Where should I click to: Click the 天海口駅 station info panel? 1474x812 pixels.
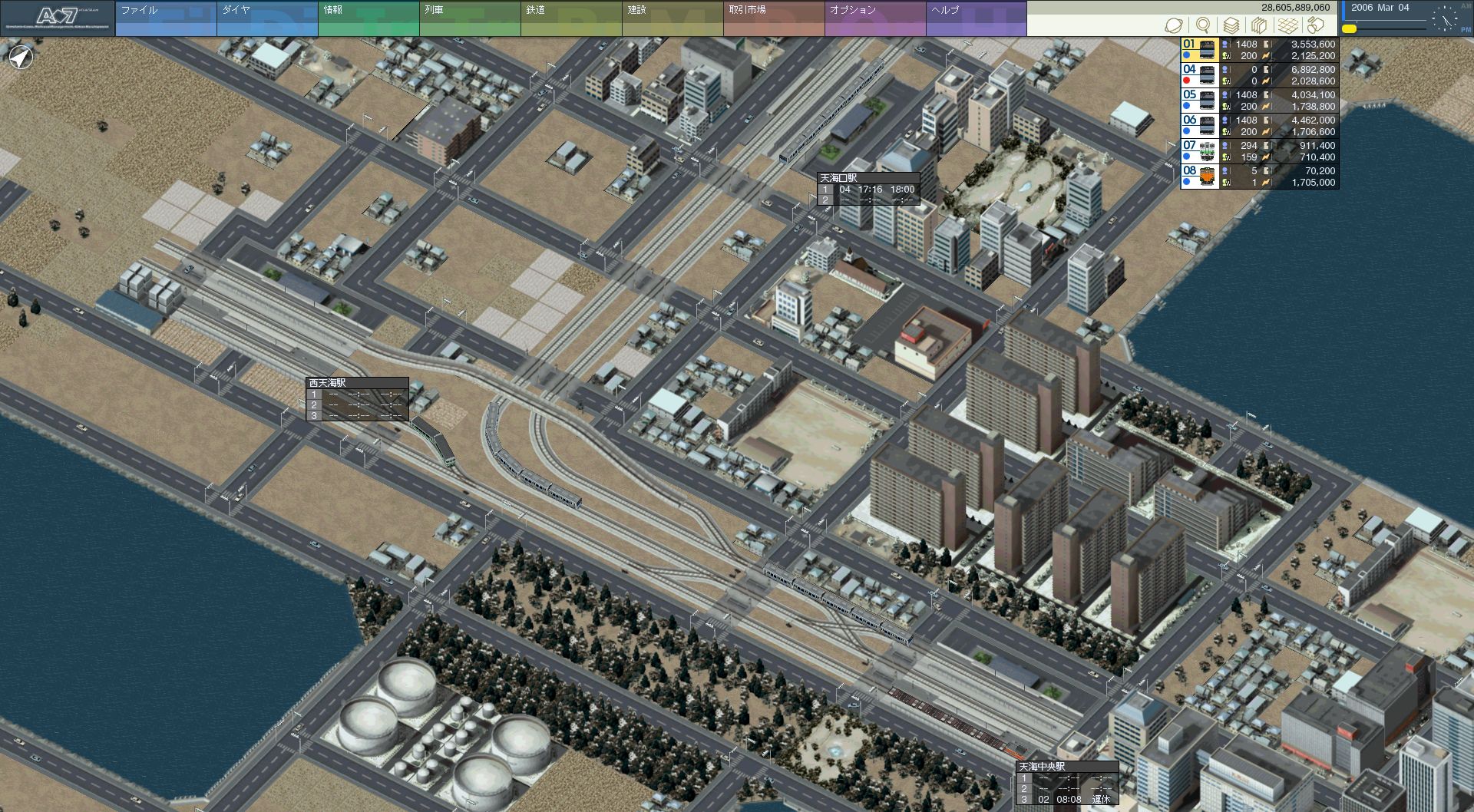(x=868, y=189)
